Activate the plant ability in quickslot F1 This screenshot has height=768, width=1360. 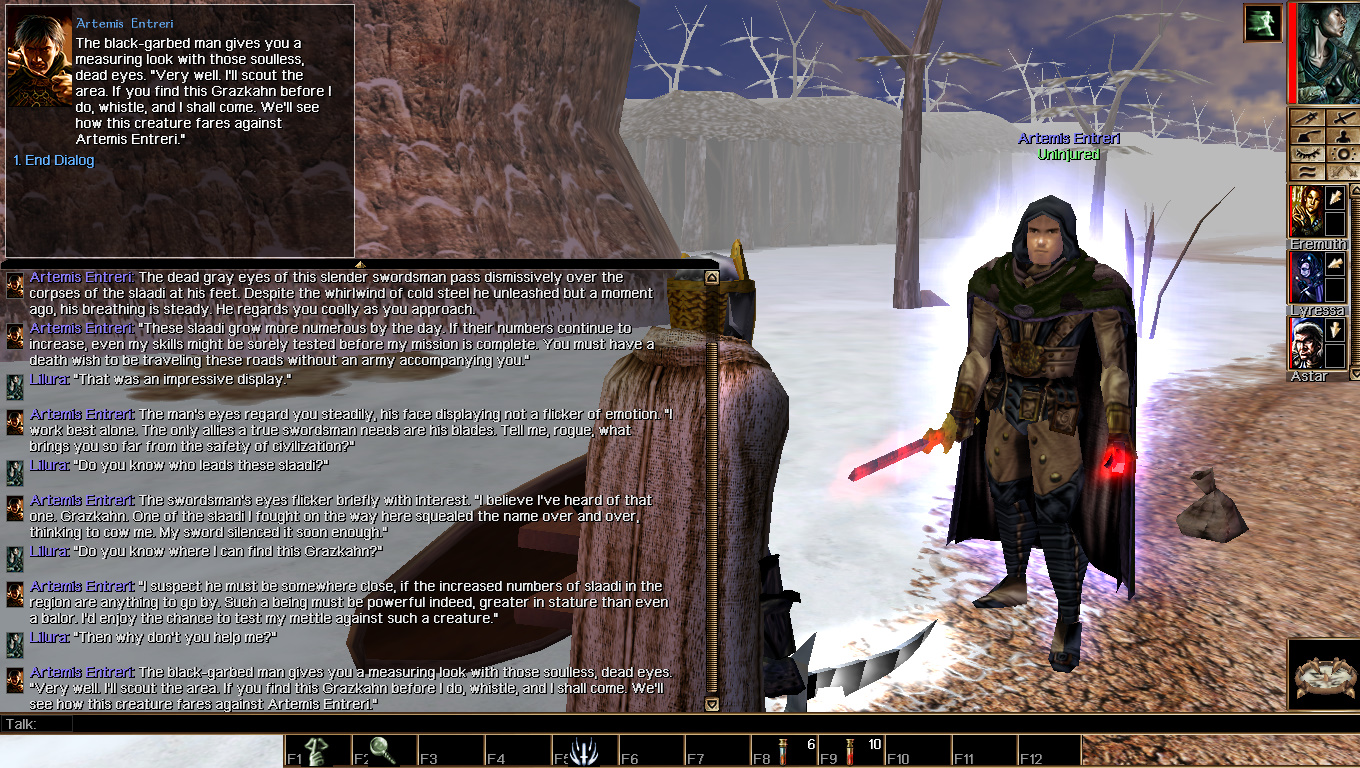tap(316, 748)
